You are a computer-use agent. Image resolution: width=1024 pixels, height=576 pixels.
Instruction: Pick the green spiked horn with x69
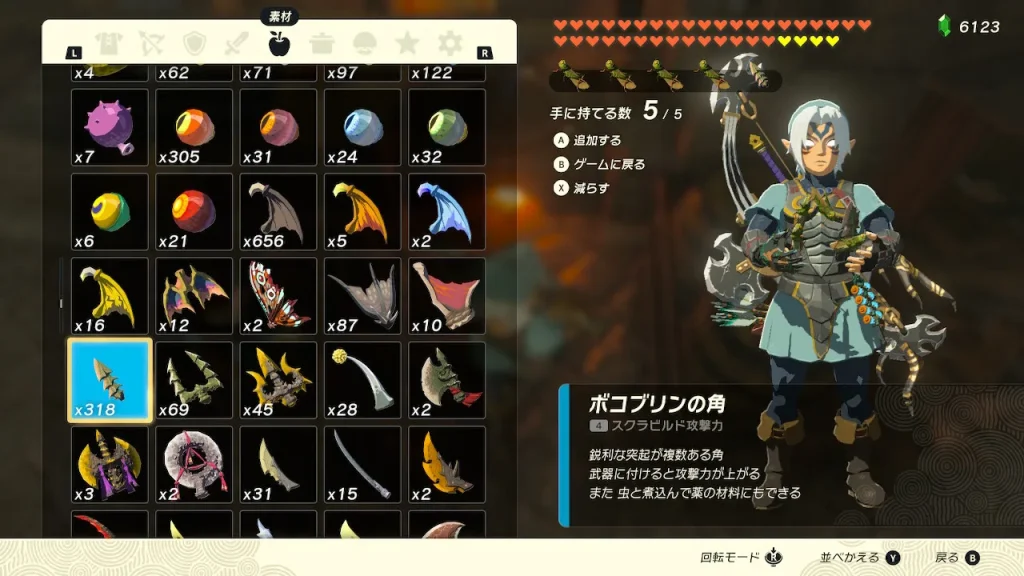point(194,380)
